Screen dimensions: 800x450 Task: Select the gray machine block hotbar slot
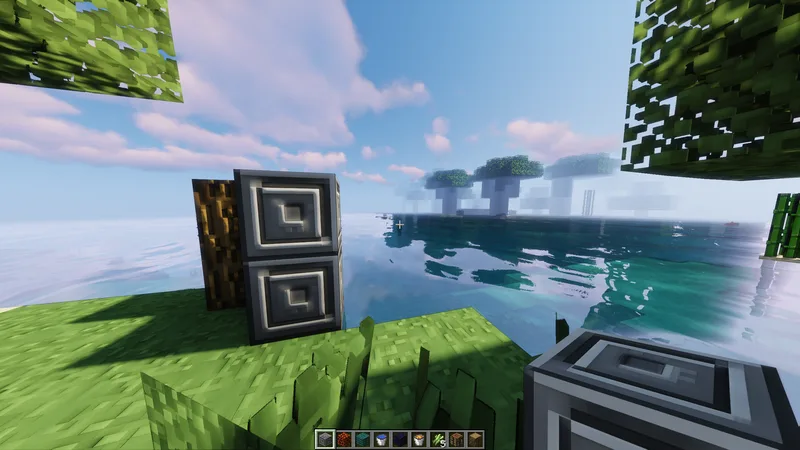pos(325,439)
